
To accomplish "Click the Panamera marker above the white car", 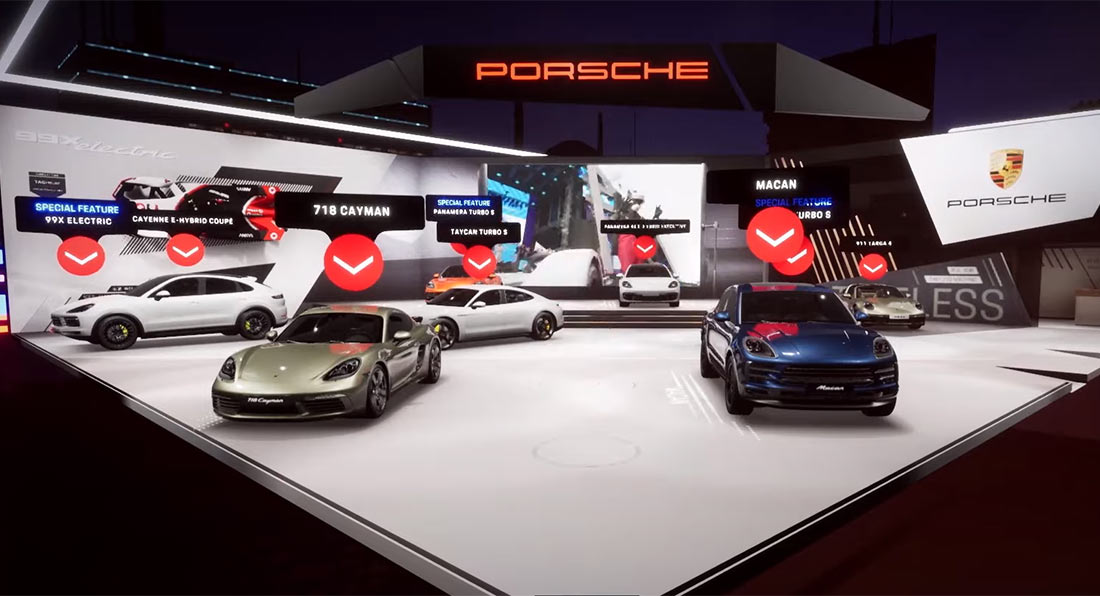I will point(645,246).
